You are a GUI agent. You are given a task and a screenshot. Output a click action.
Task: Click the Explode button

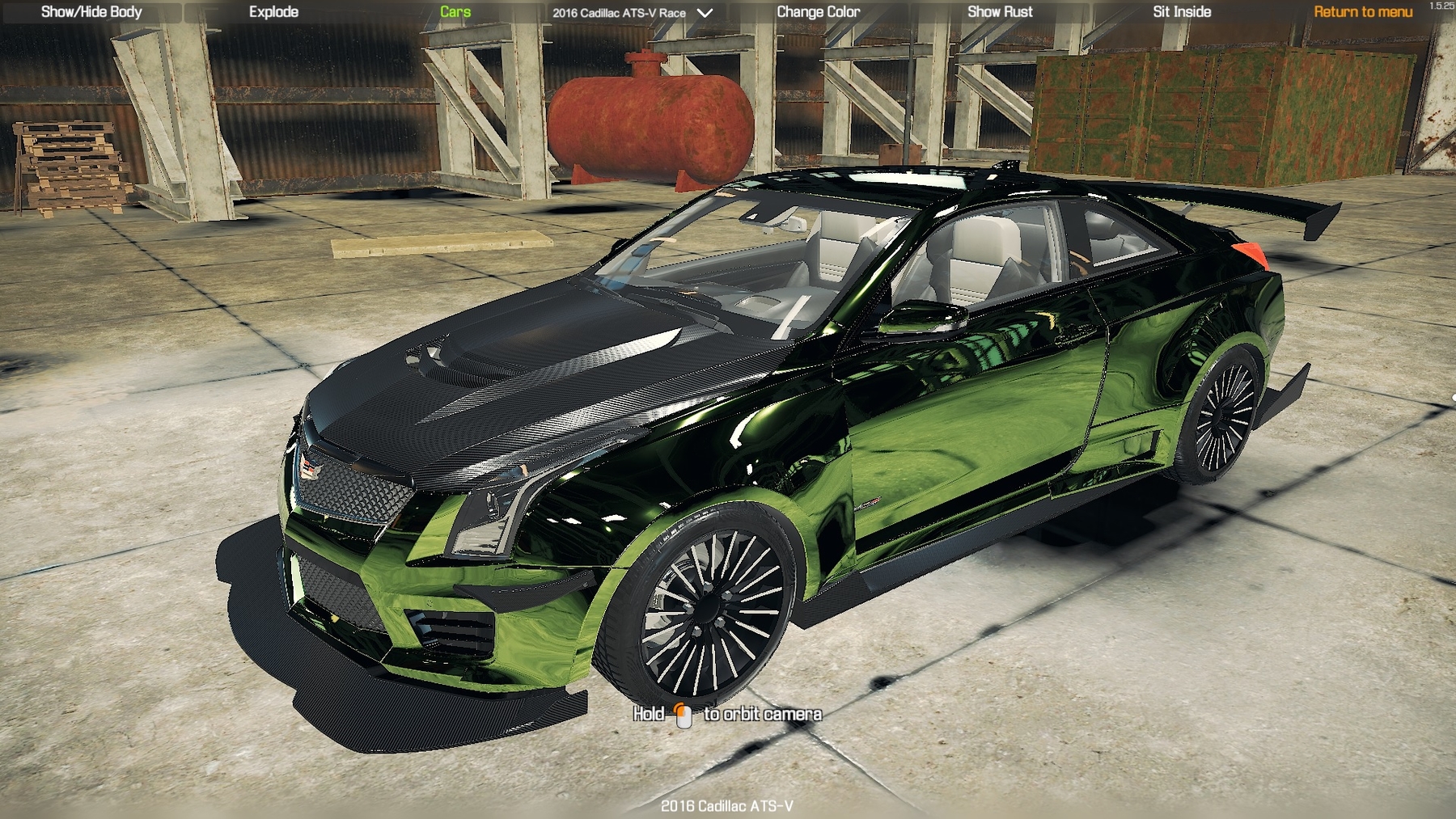point(273,12)
